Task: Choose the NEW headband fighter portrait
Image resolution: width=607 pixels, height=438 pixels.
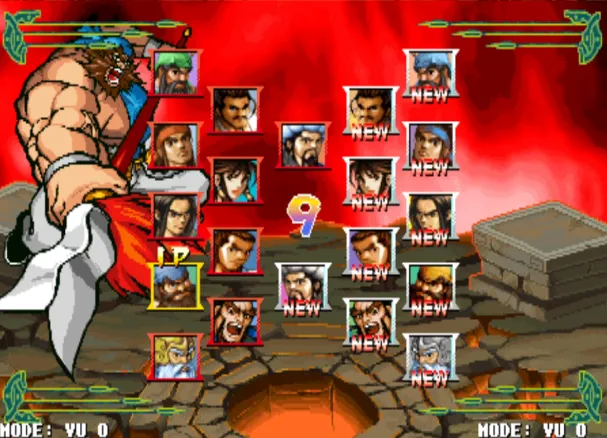Action: (x=431, y=146)
